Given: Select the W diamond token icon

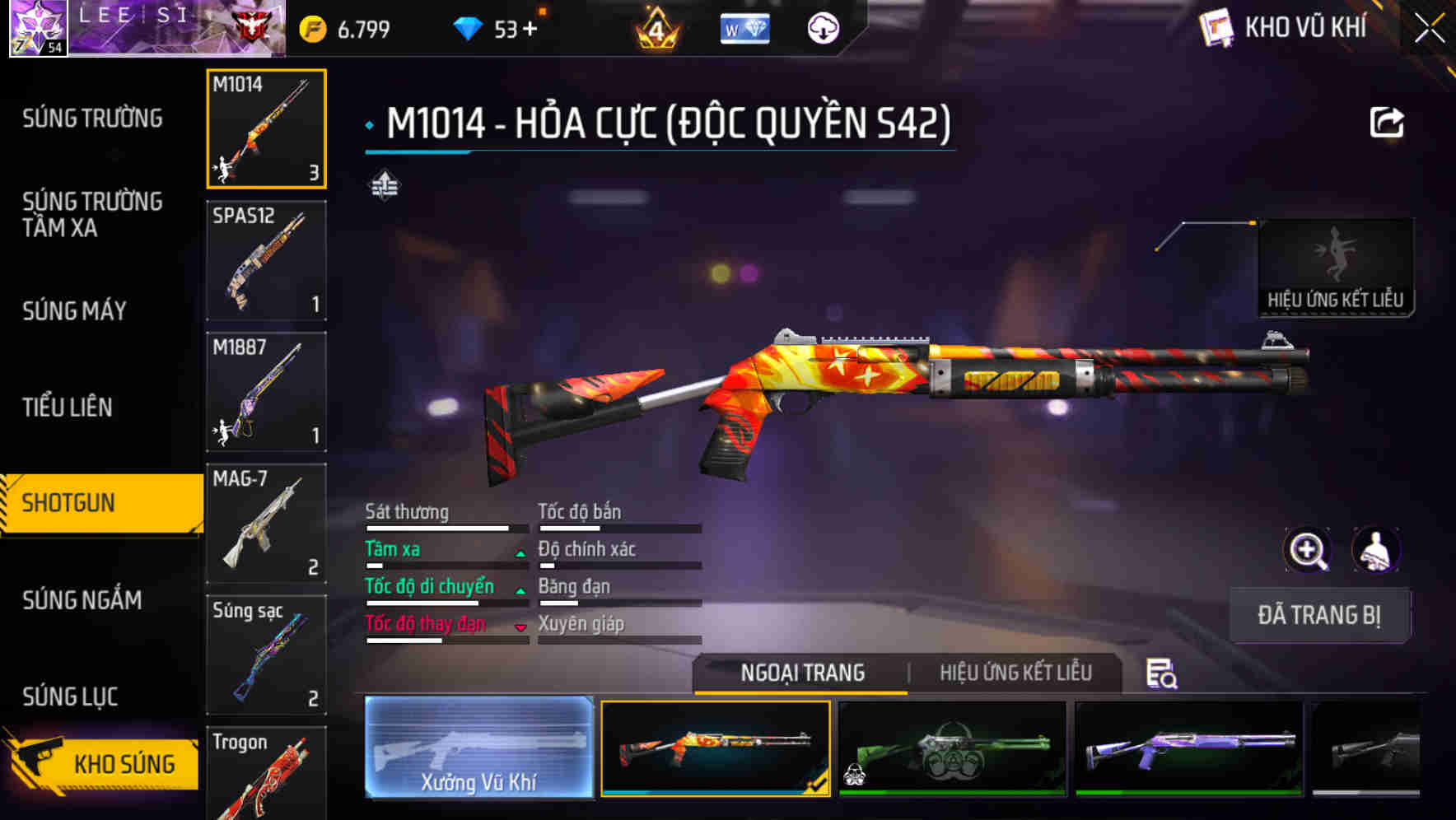Looking at the screenshot, I should point(744,27).
